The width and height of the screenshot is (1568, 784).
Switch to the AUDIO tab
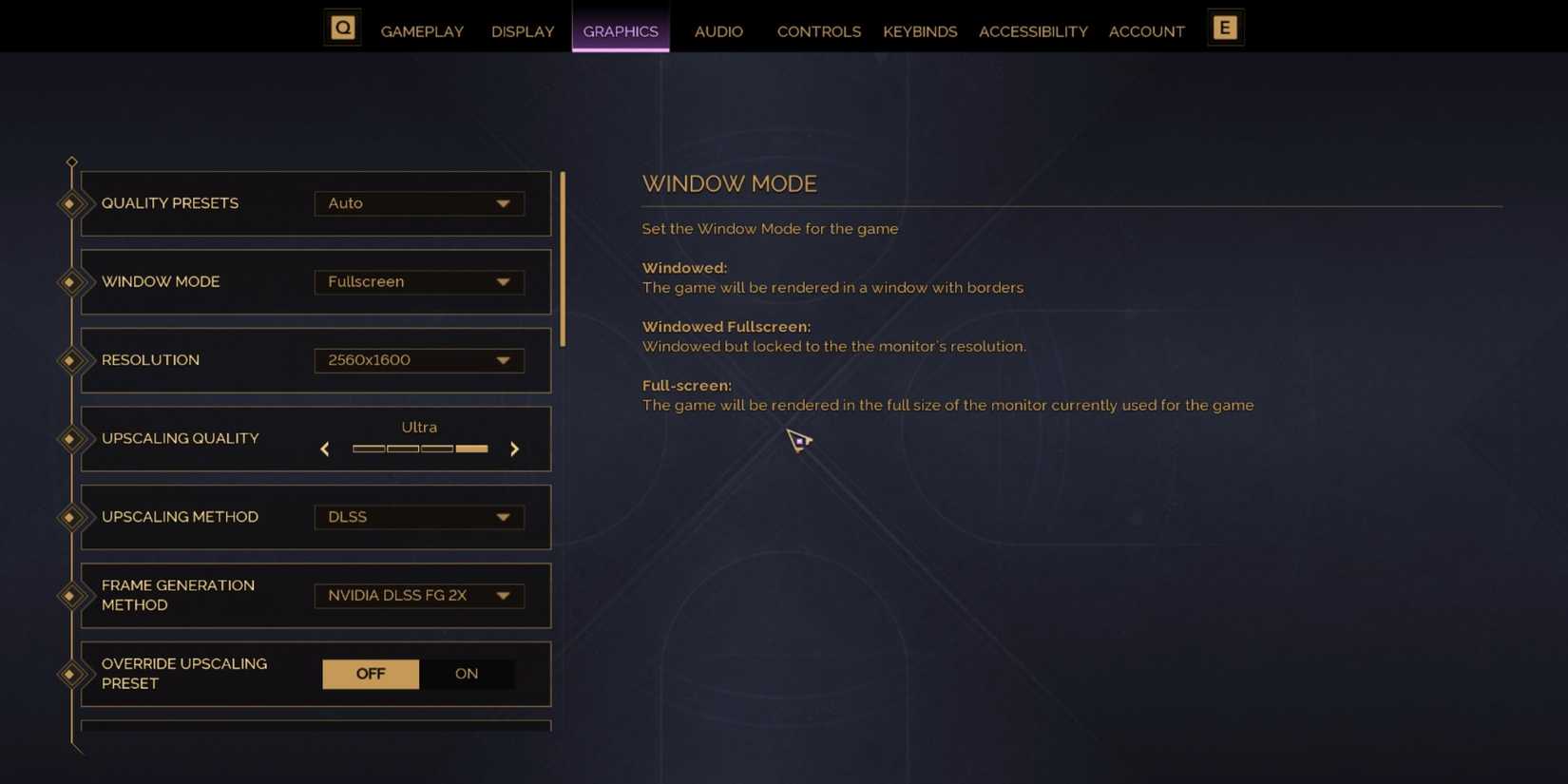coord(718,31)
